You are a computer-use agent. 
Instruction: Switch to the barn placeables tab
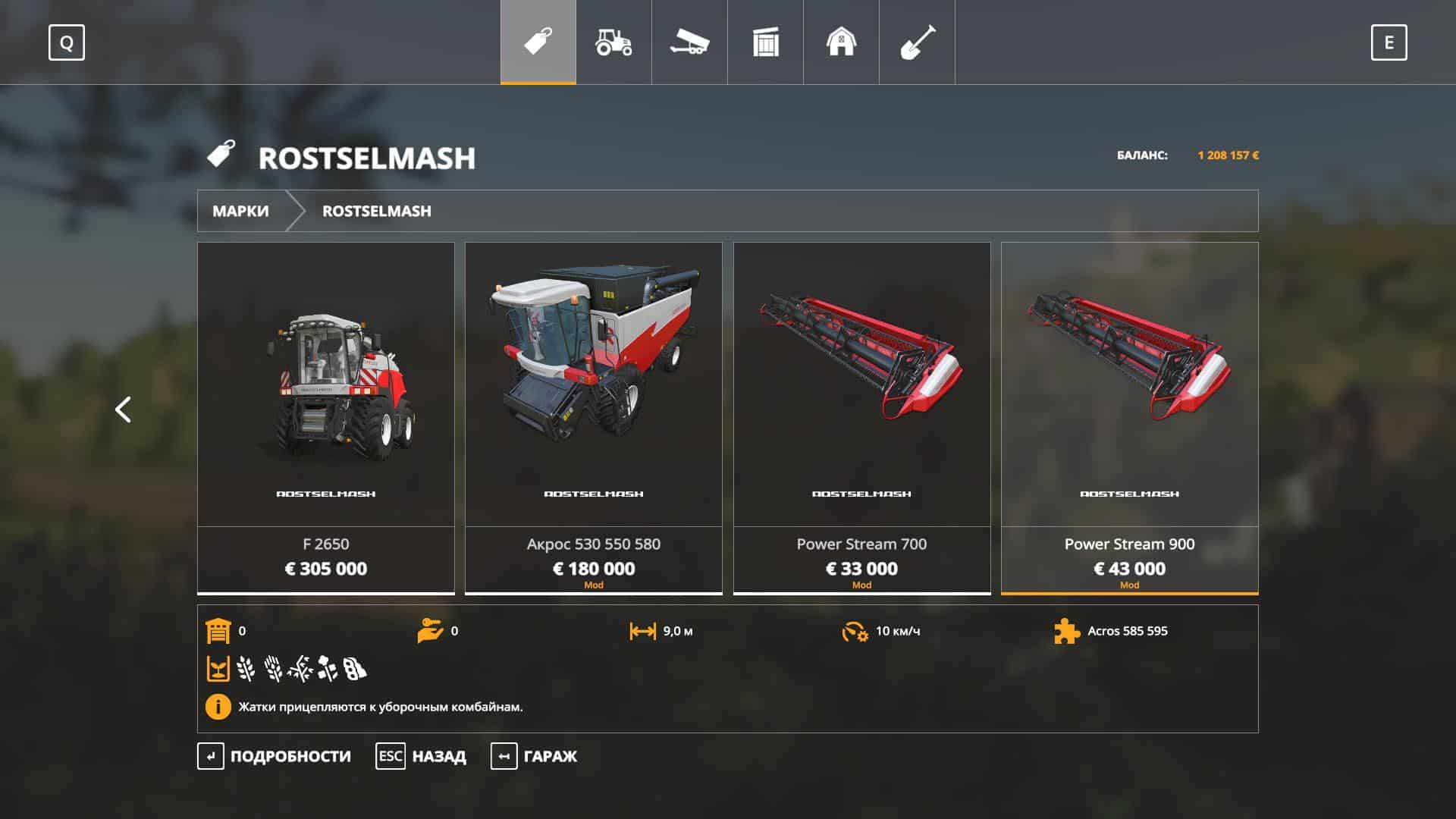click(x=841, y=42)
